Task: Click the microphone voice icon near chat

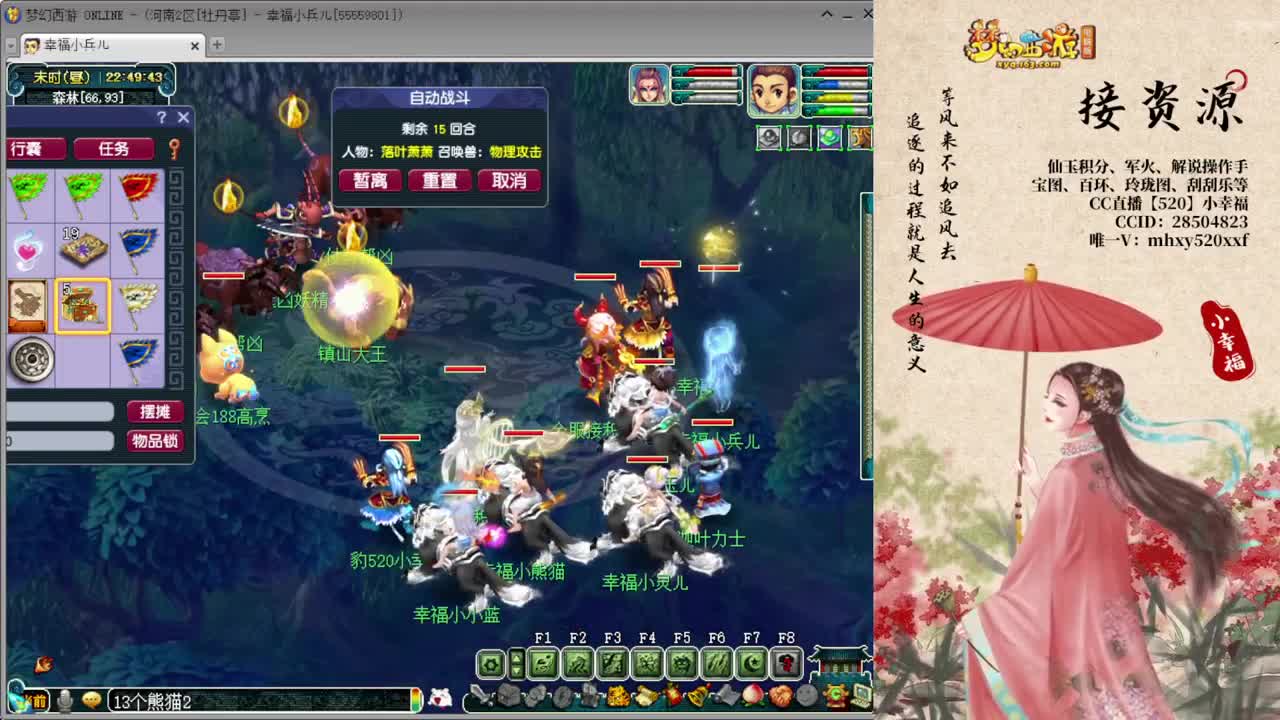Action: [64, 699]
